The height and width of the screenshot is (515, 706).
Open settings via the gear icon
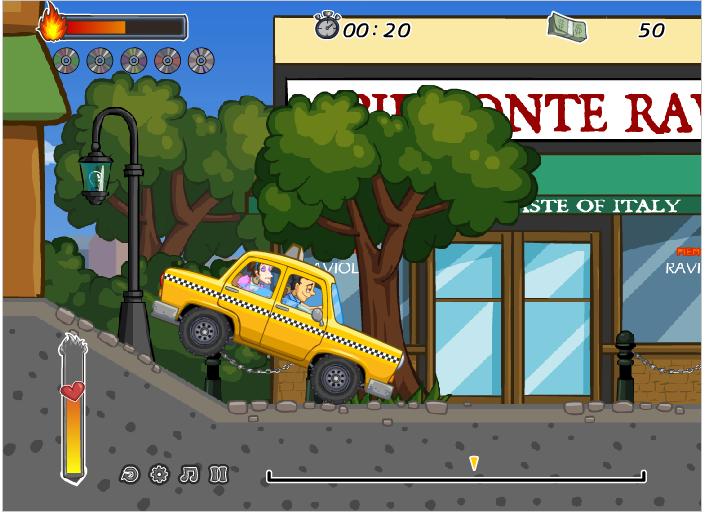(x=158, y=474)
